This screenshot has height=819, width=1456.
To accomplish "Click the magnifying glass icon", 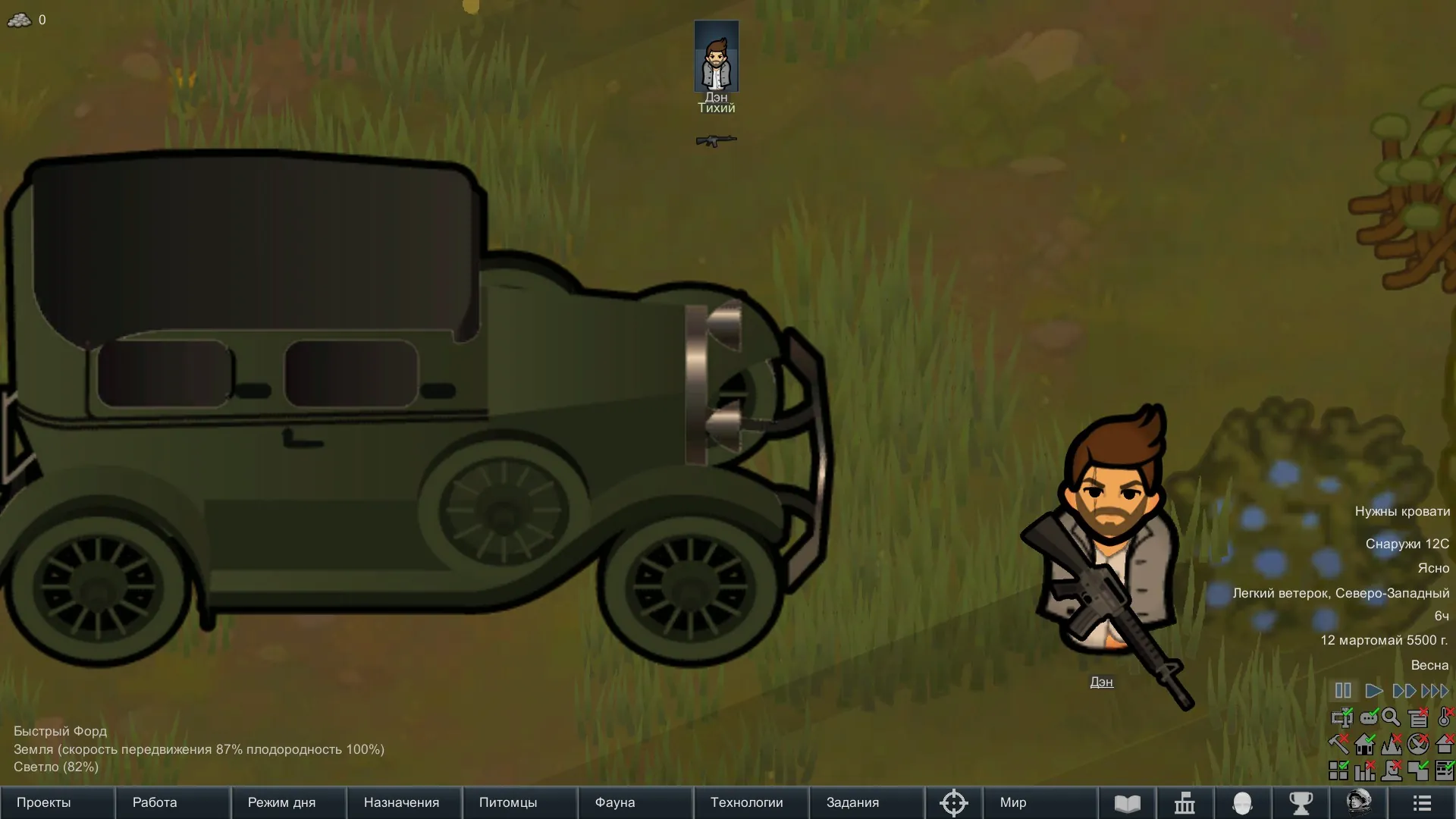I will point(1392,717).
